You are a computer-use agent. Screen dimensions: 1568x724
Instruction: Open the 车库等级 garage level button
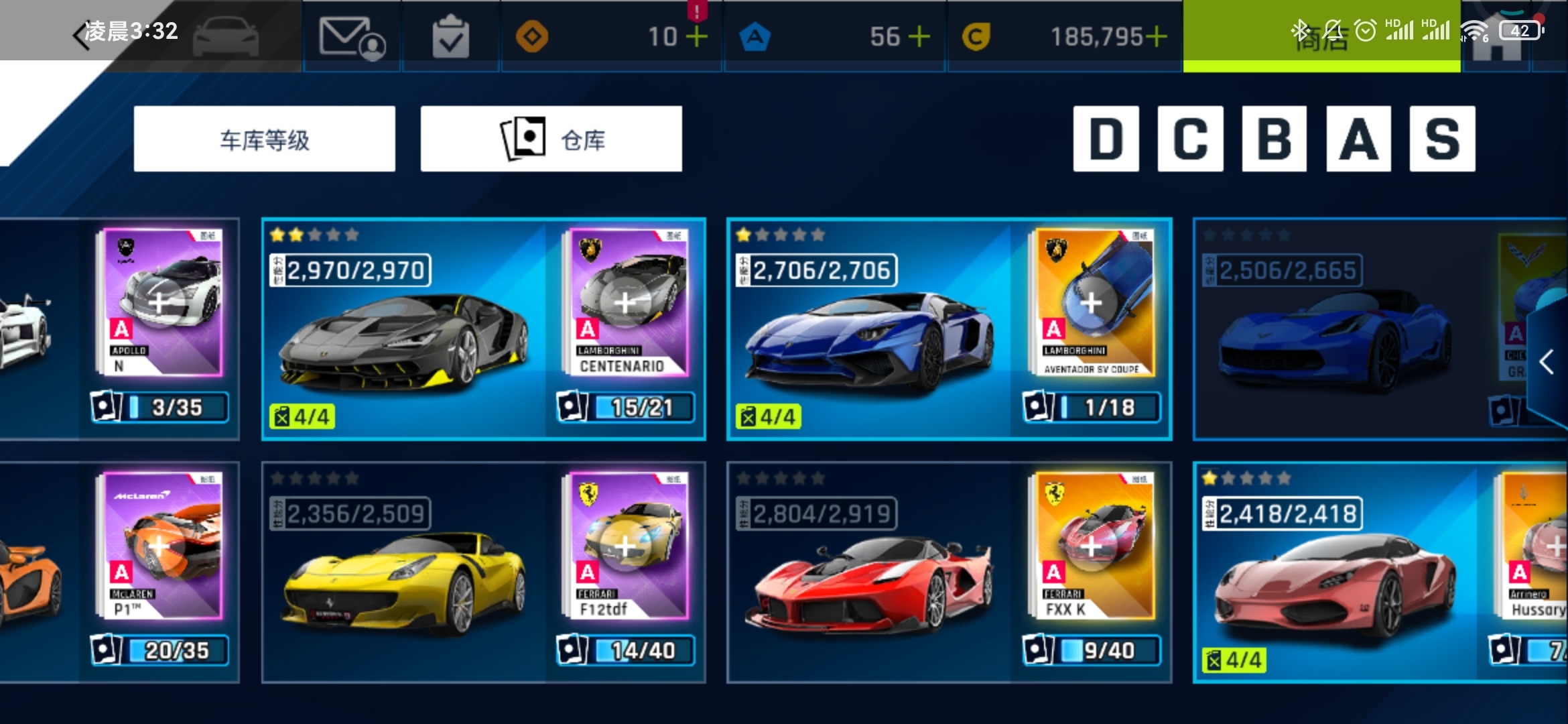point(264,139)
